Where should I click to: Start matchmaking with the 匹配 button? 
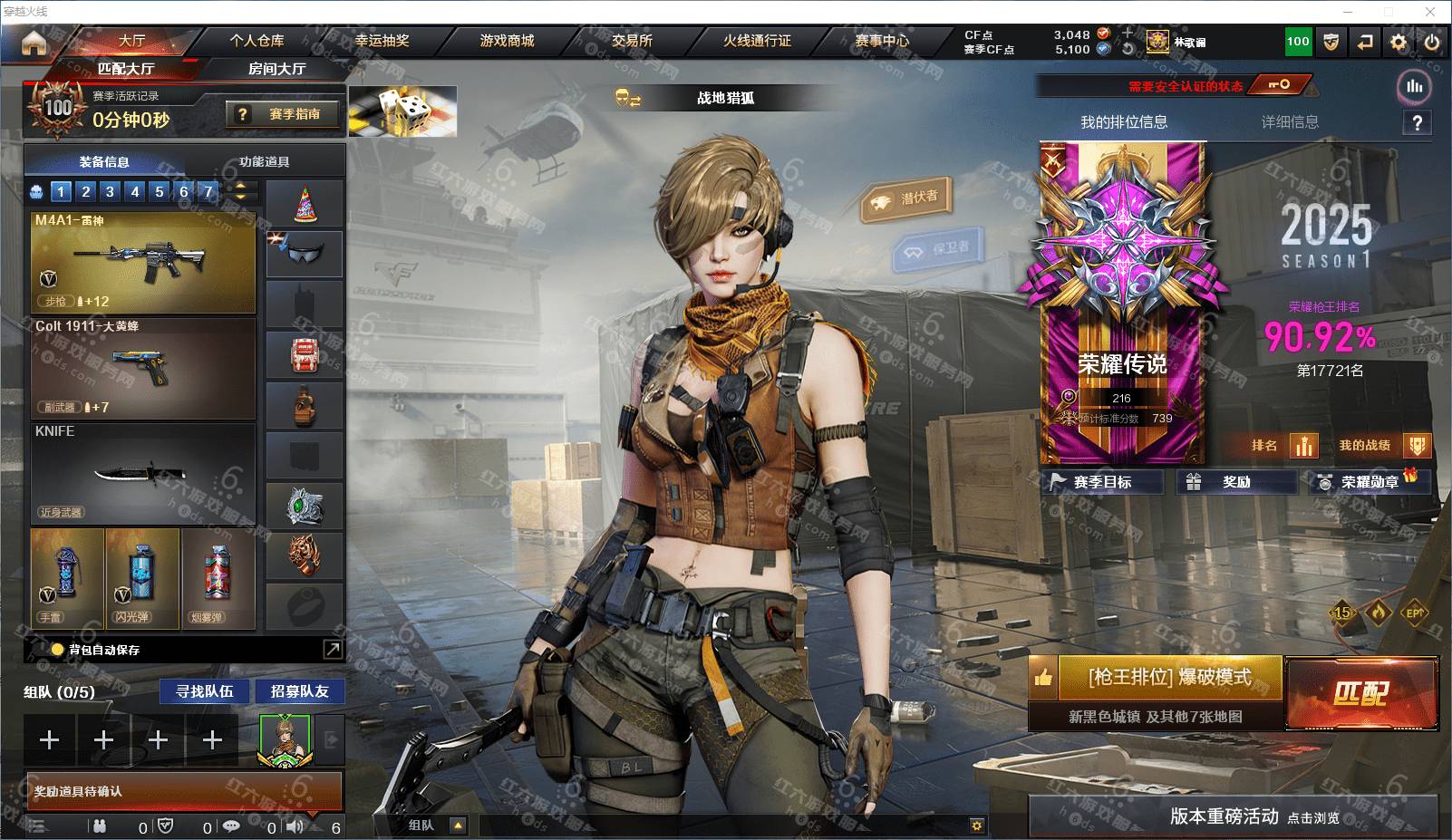[x=1360, y=693]
